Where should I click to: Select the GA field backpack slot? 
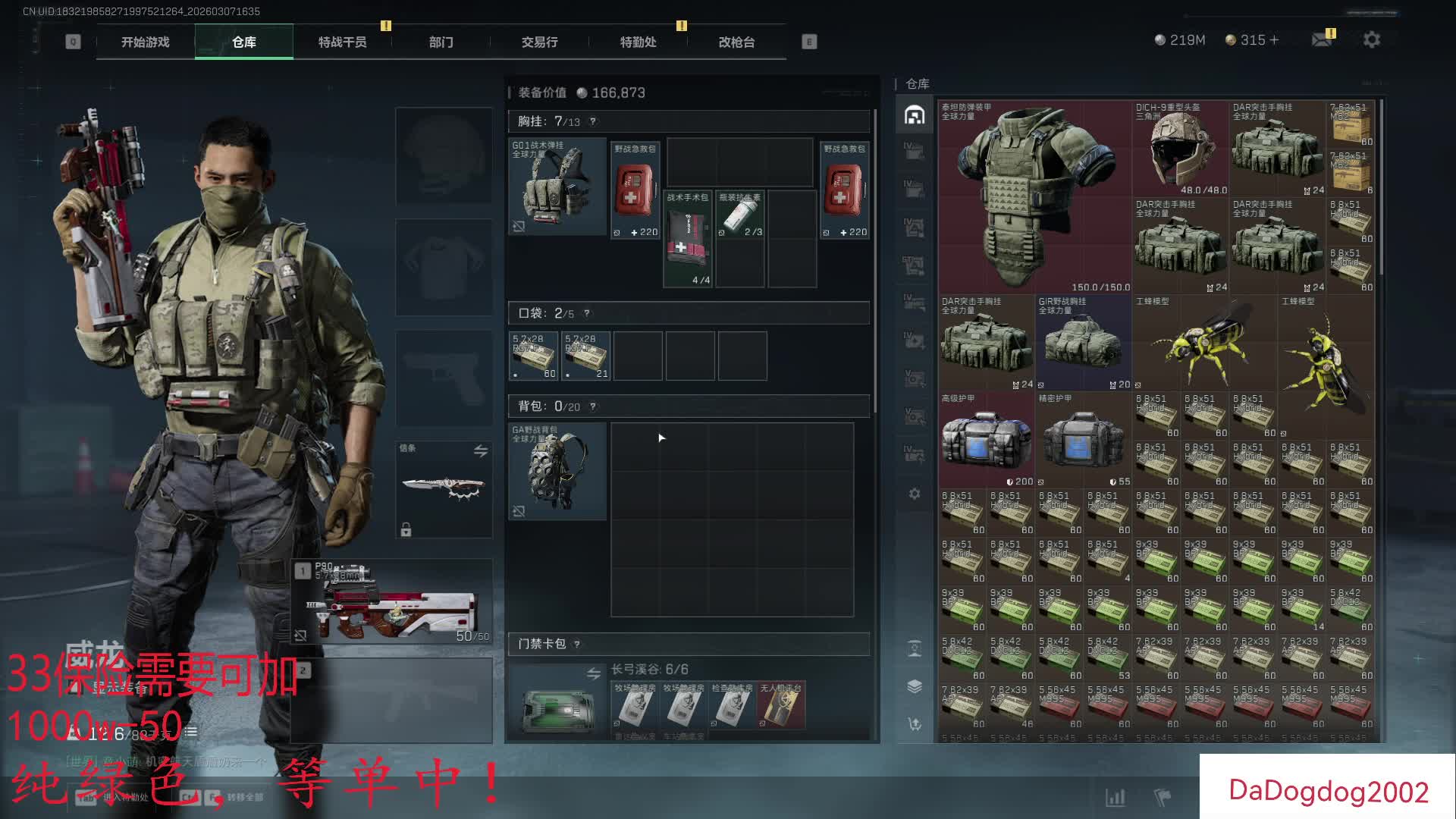(x=557, y=471)
